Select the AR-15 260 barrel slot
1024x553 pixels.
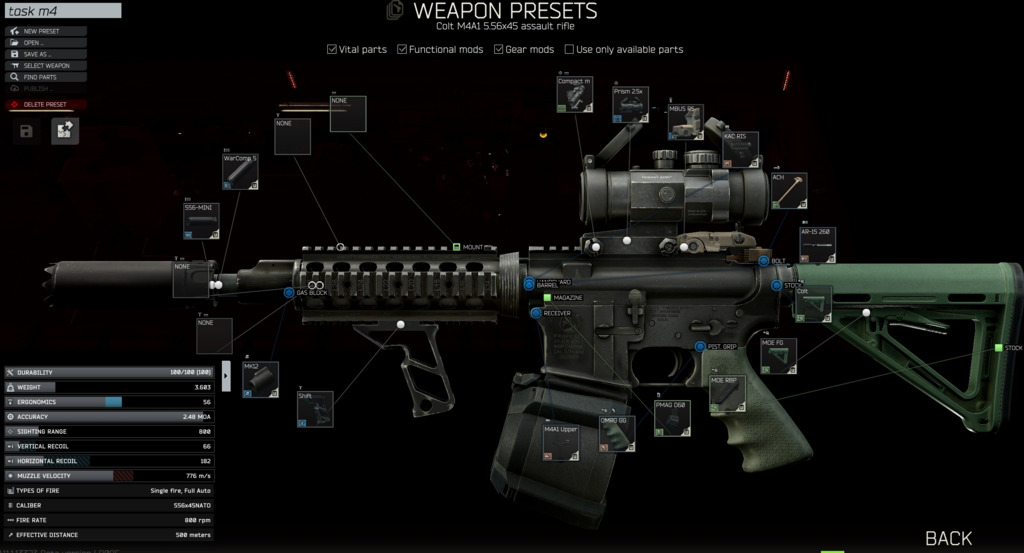816,245
